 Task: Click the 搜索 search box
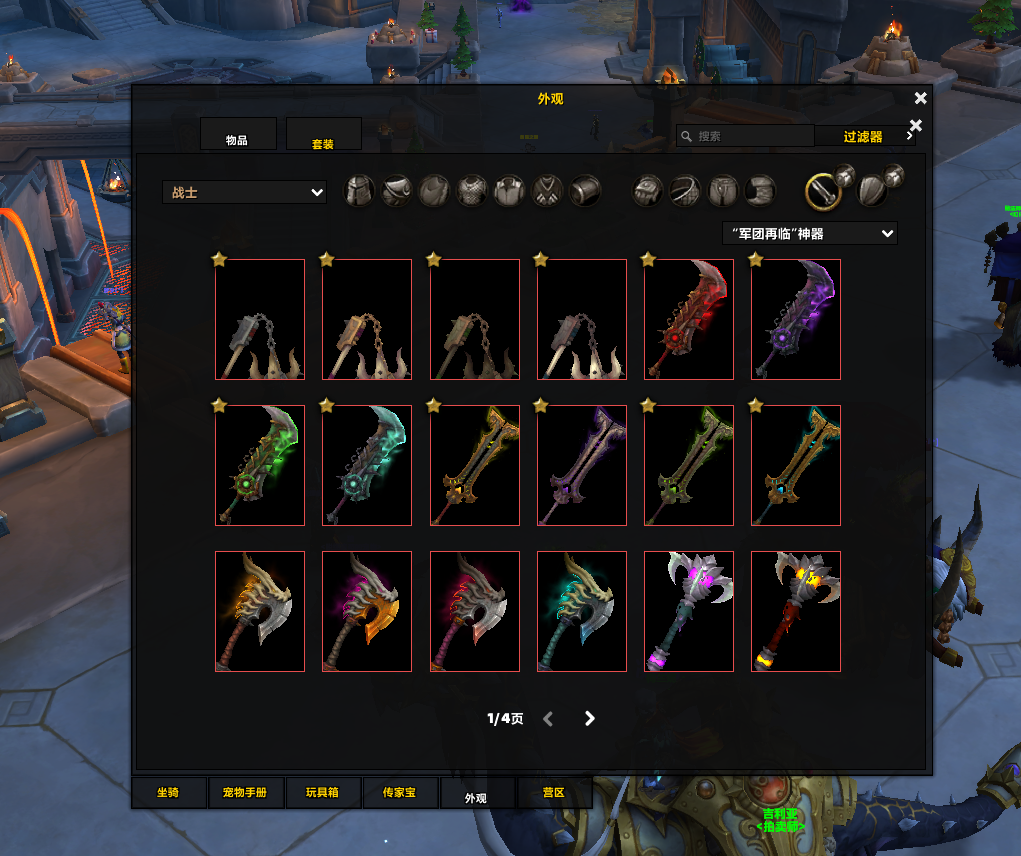(x=744, y=136)
